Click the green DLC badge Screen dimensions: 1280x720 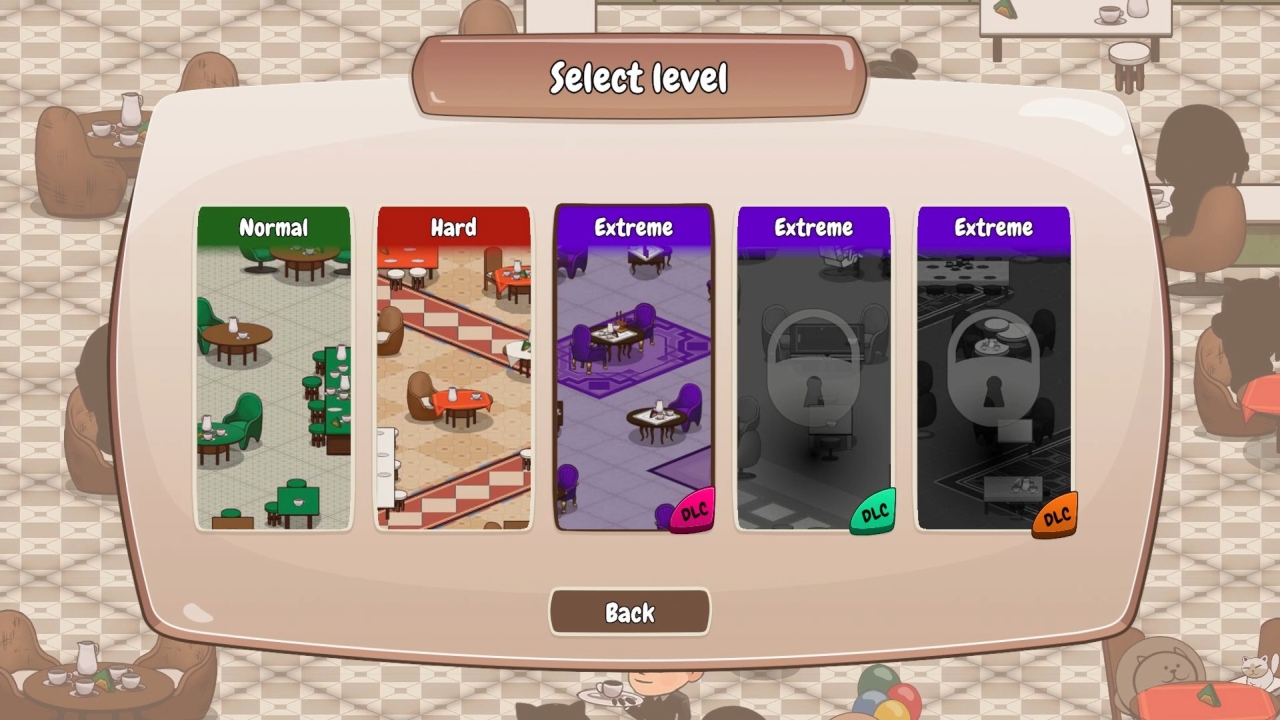(x=872, y=512)
